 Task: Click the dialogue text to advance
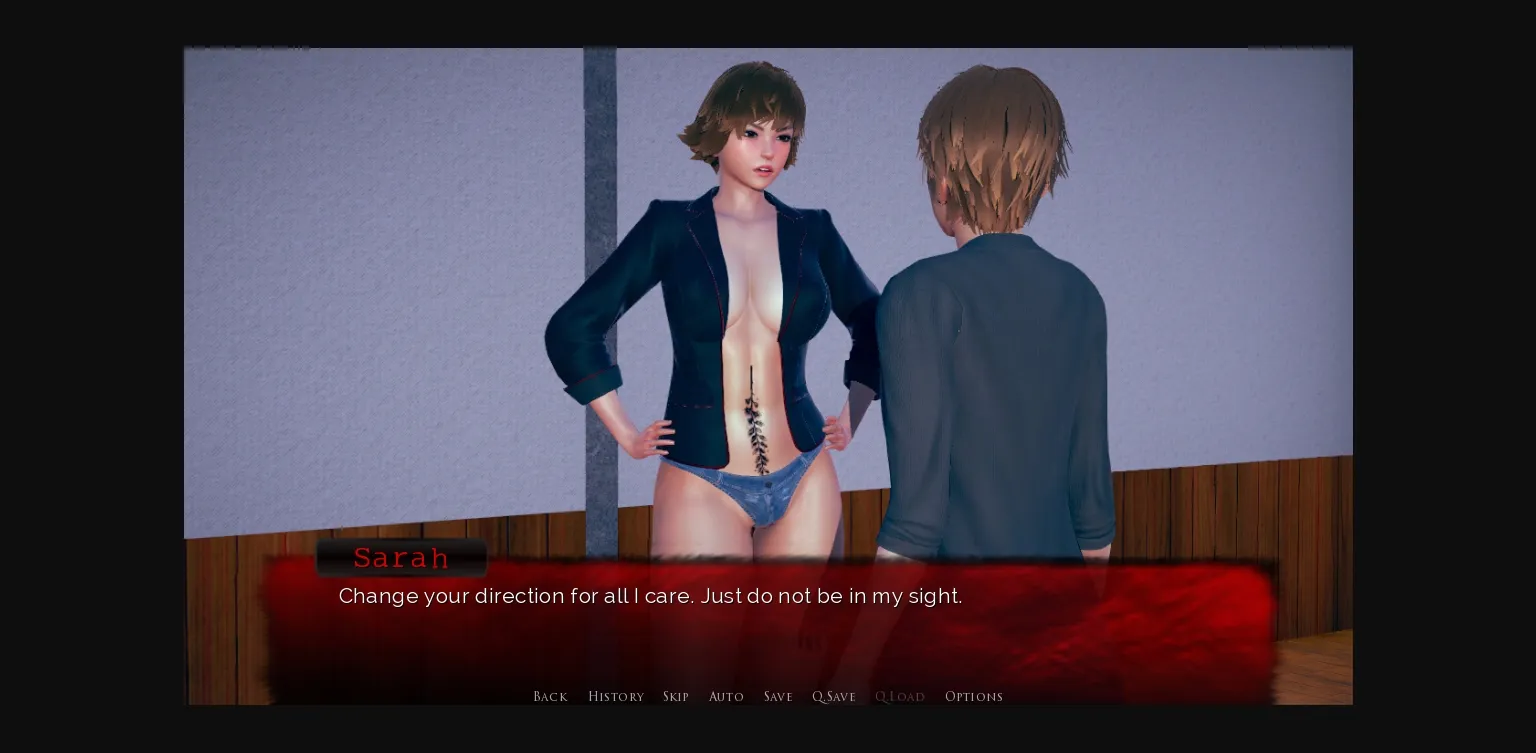click(650, 596)
